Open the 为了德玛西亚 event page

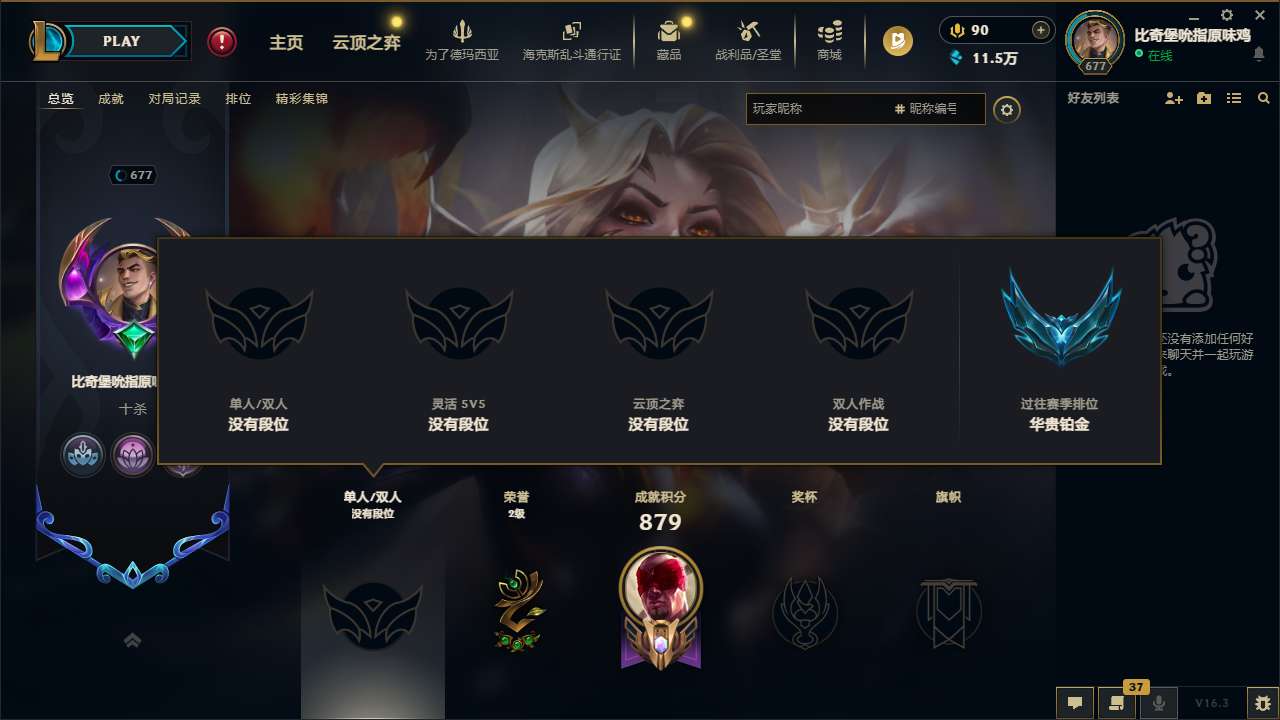point(460,42)
